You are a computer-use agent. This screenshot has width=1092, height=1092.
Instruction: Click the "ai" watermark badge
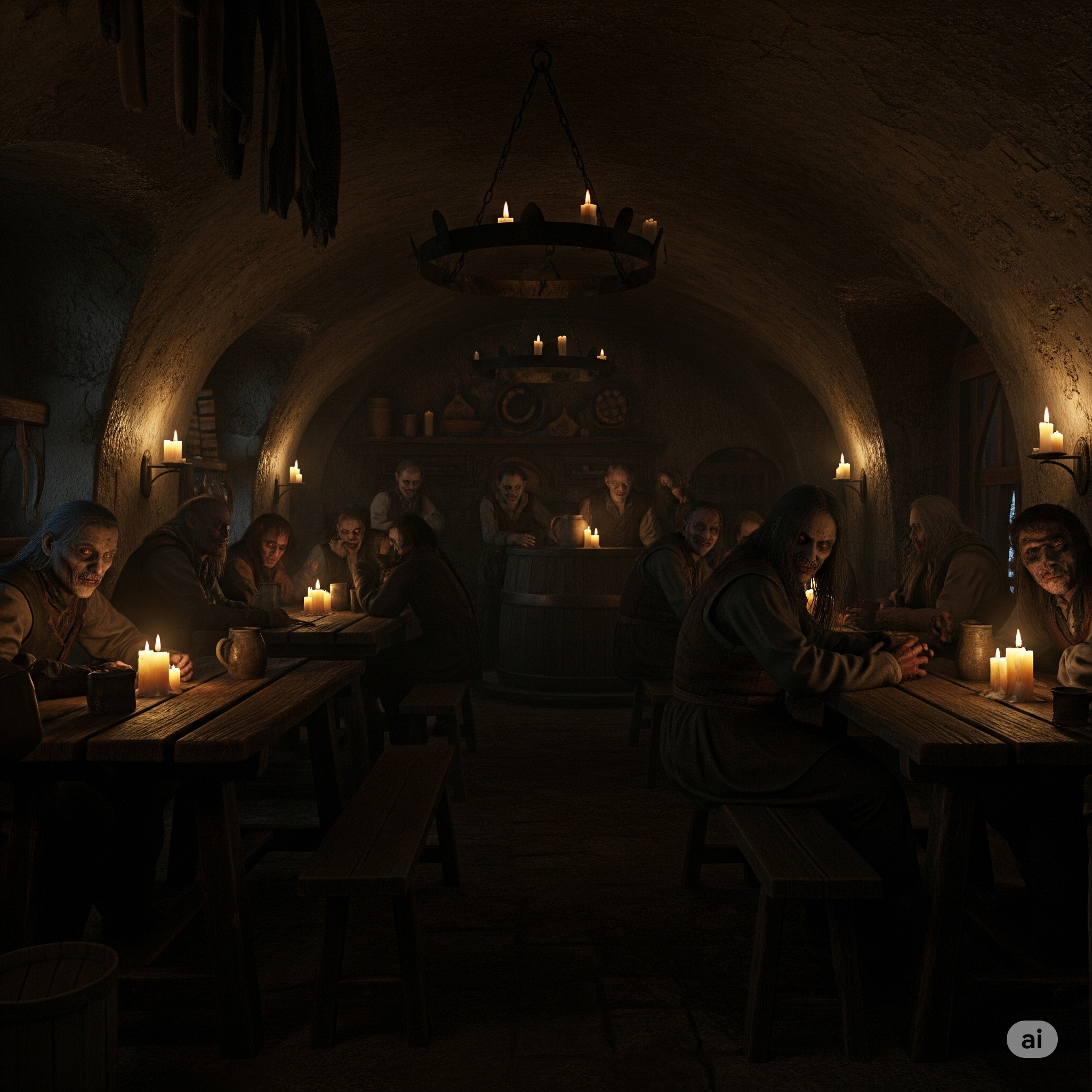pyautogui.click(x=1032, y=1038)
